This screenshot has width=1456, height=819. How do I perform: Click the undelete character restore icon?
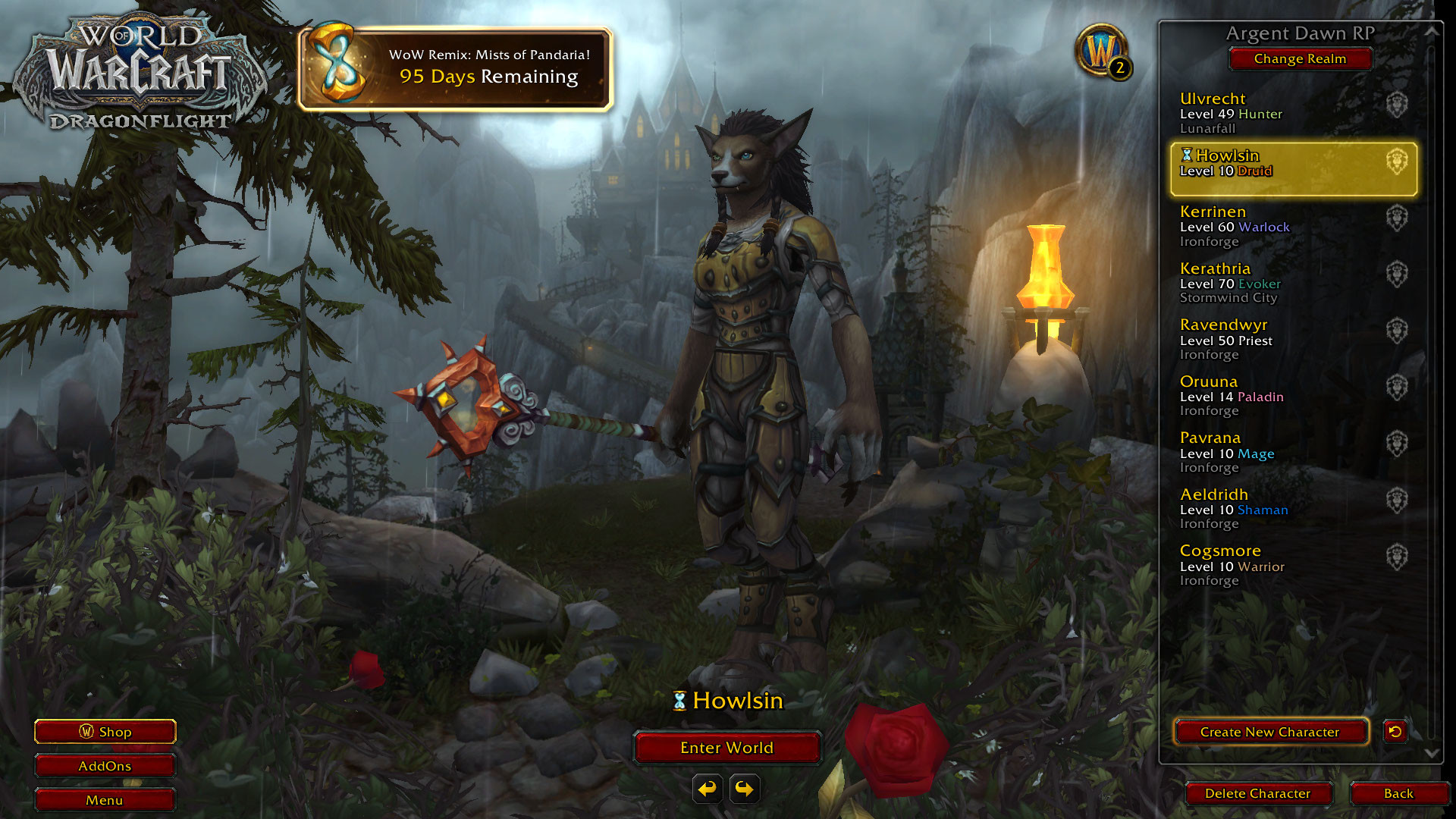click(x=1395, y=731)
